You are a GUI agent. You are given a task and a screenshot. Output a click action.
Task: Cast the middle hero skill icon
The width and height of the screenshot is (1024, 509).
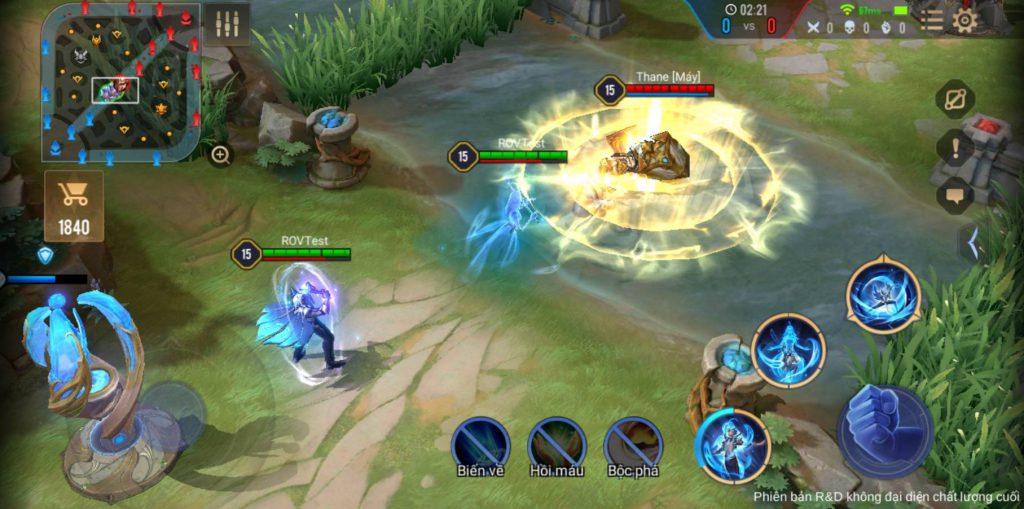click(788, 350)
